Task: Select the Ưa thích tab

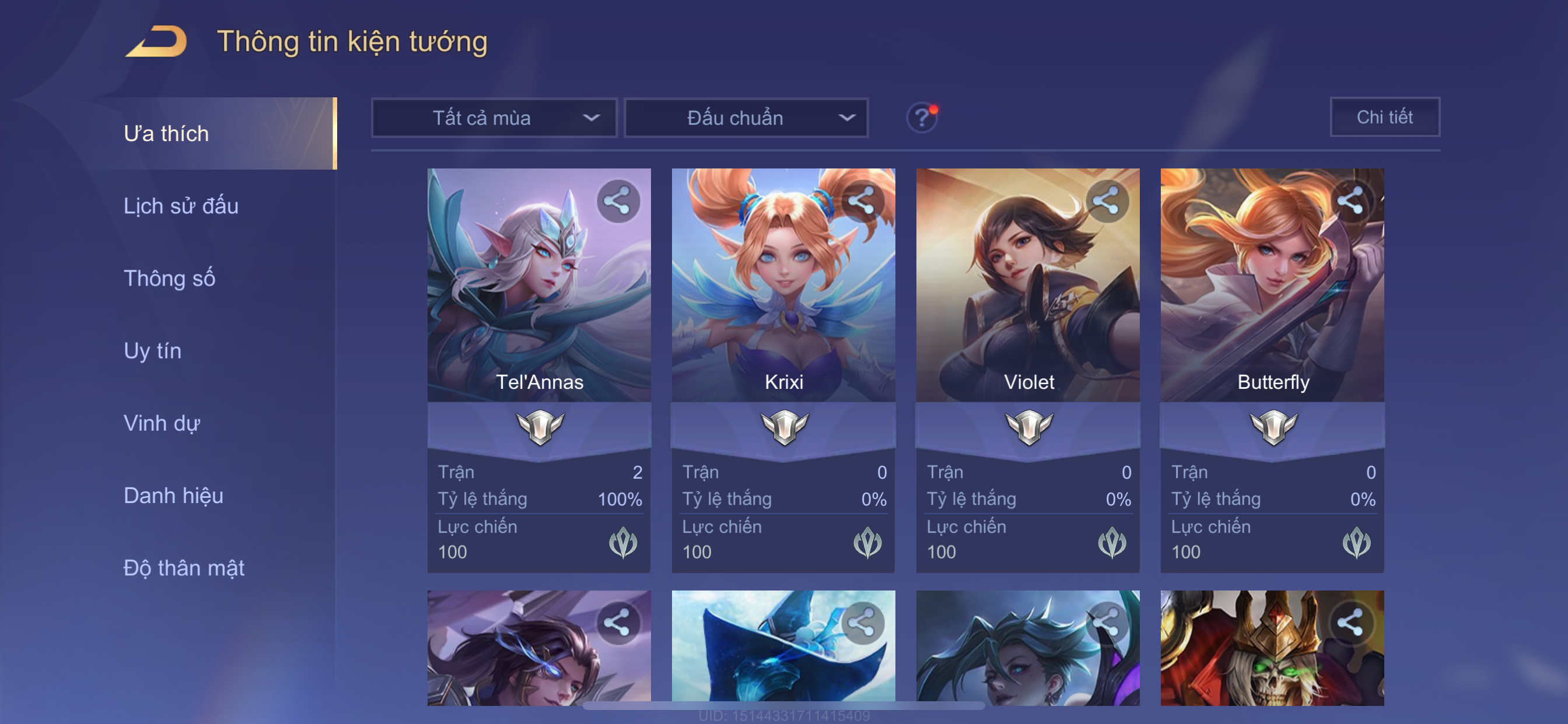Action: point(166,133)
